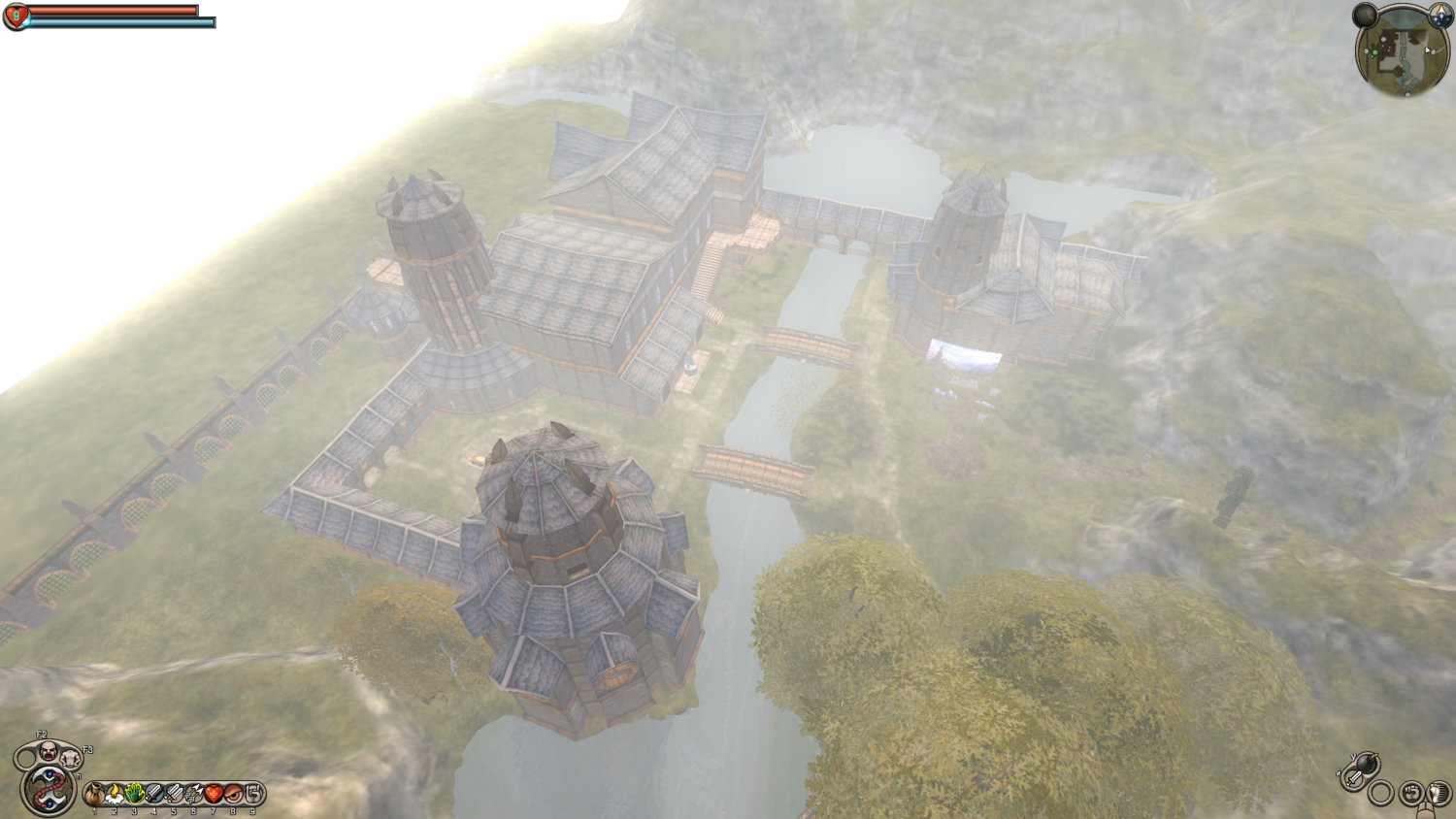Select the grey fist hotbar slot
The image size is (1456, 819).
(253, 795)
